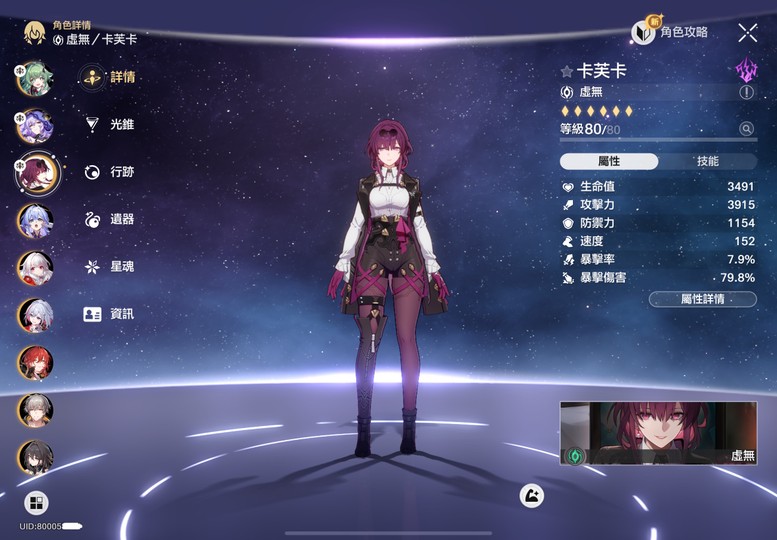The height and width of the screenshot is (540, 777).
Task: Open the exclamation info icon beside 虛無
Action: point(746,92)
